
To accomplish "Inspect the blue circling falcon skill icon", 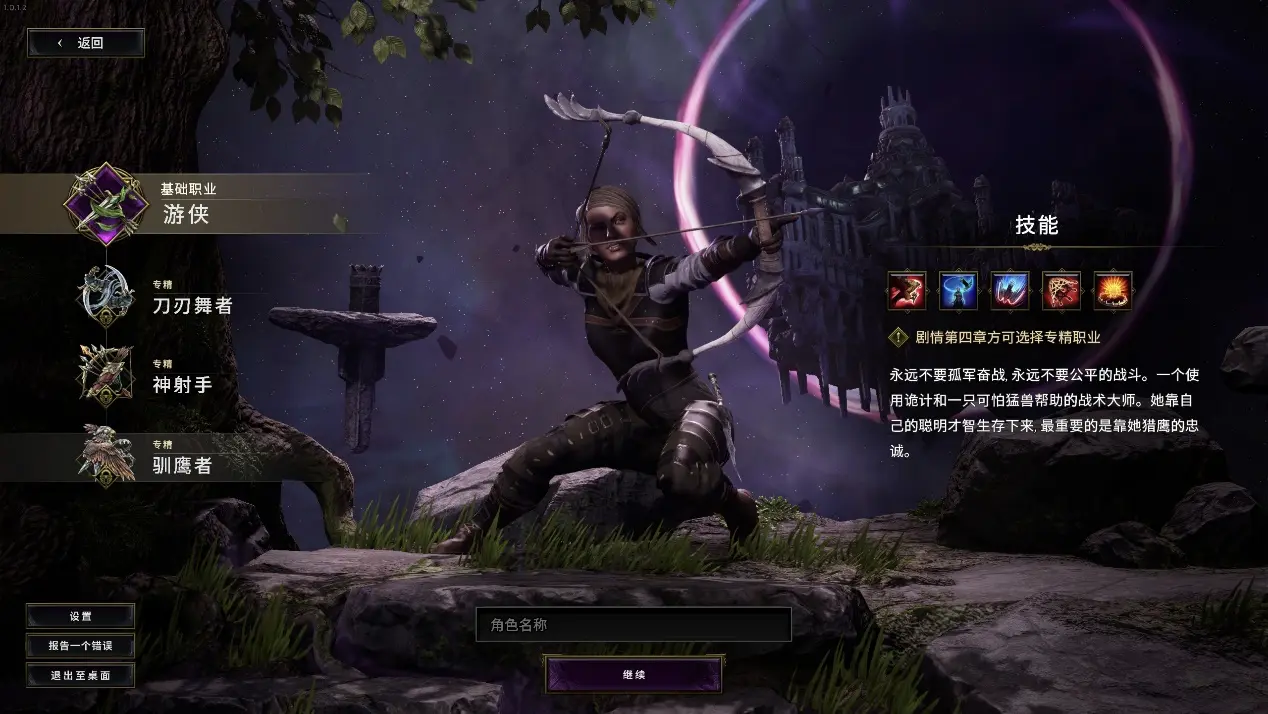I will [958, 291].
